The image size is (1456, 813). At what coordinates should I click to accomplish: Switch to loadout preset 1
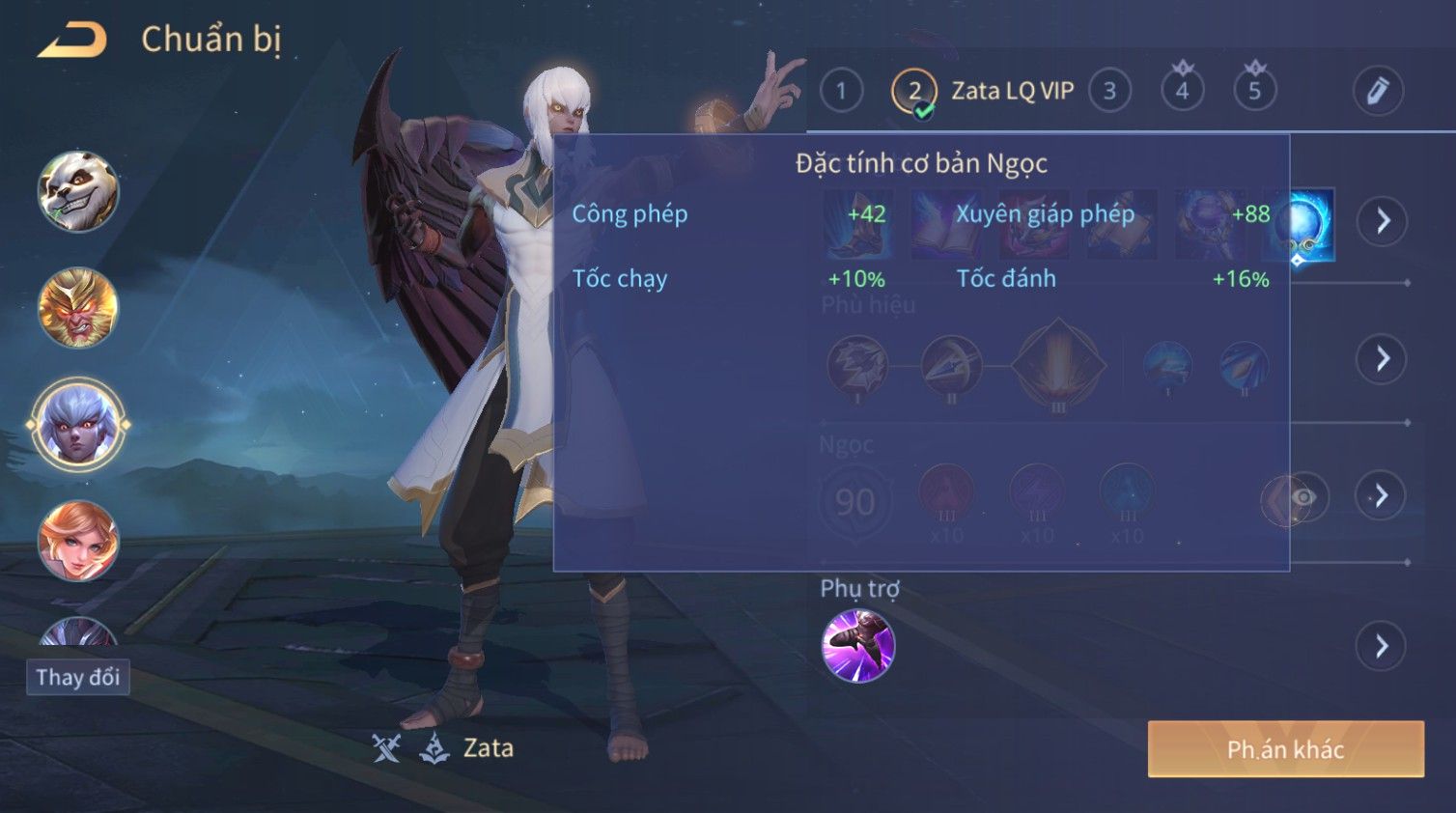[x=841, y=92]
